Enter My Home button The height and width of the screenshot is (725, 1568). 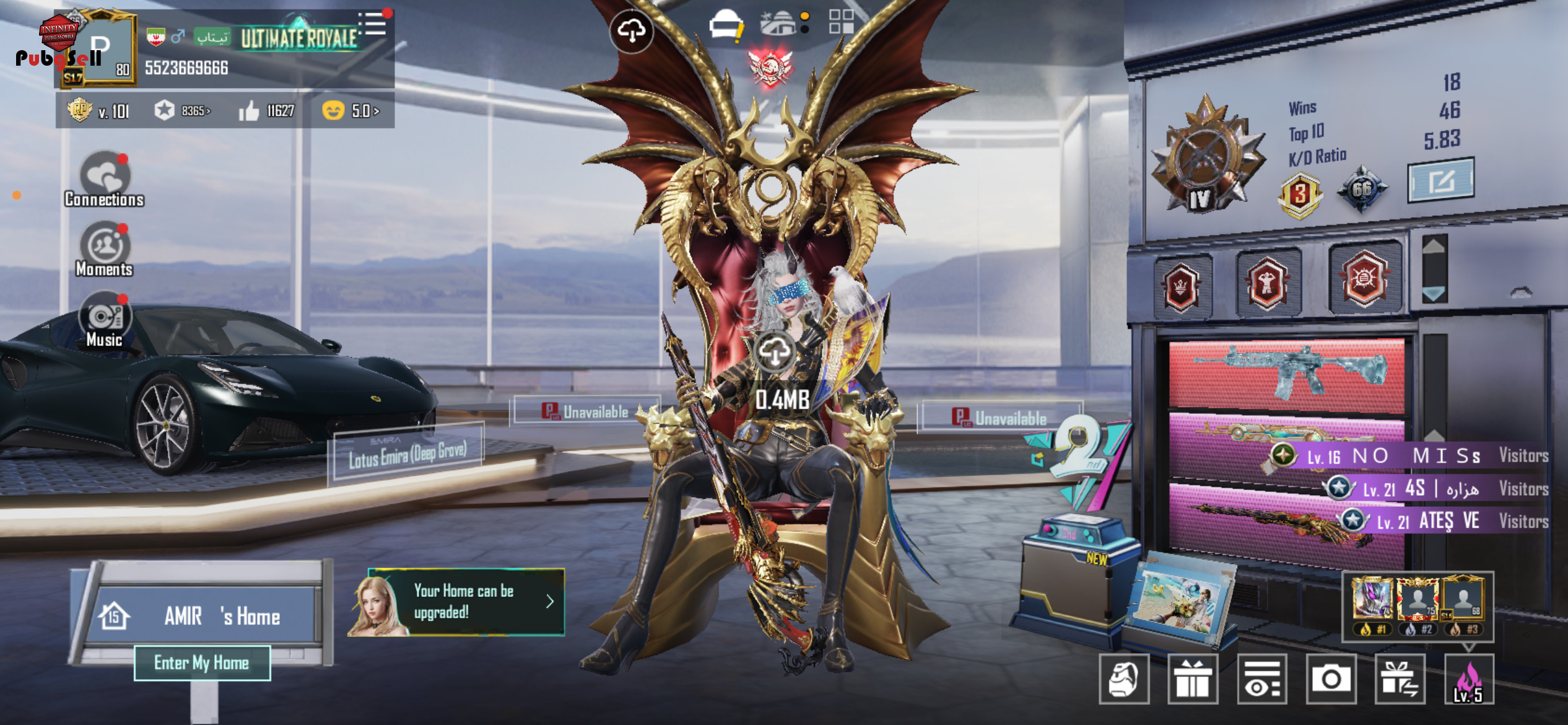click(202, 662)
